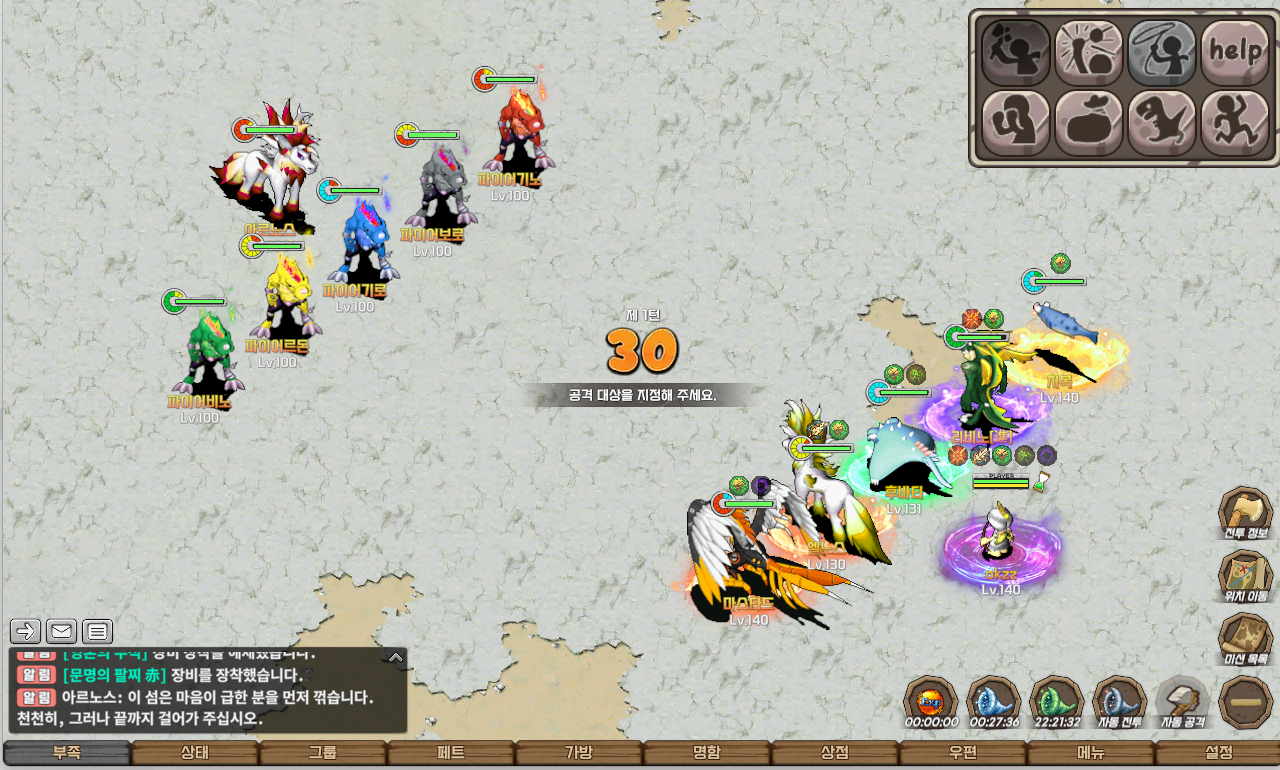This screenshot has width=1280, height=770.
Task: Toggle 자동 공격 auto attack
Action: [x=1182, y=700]
